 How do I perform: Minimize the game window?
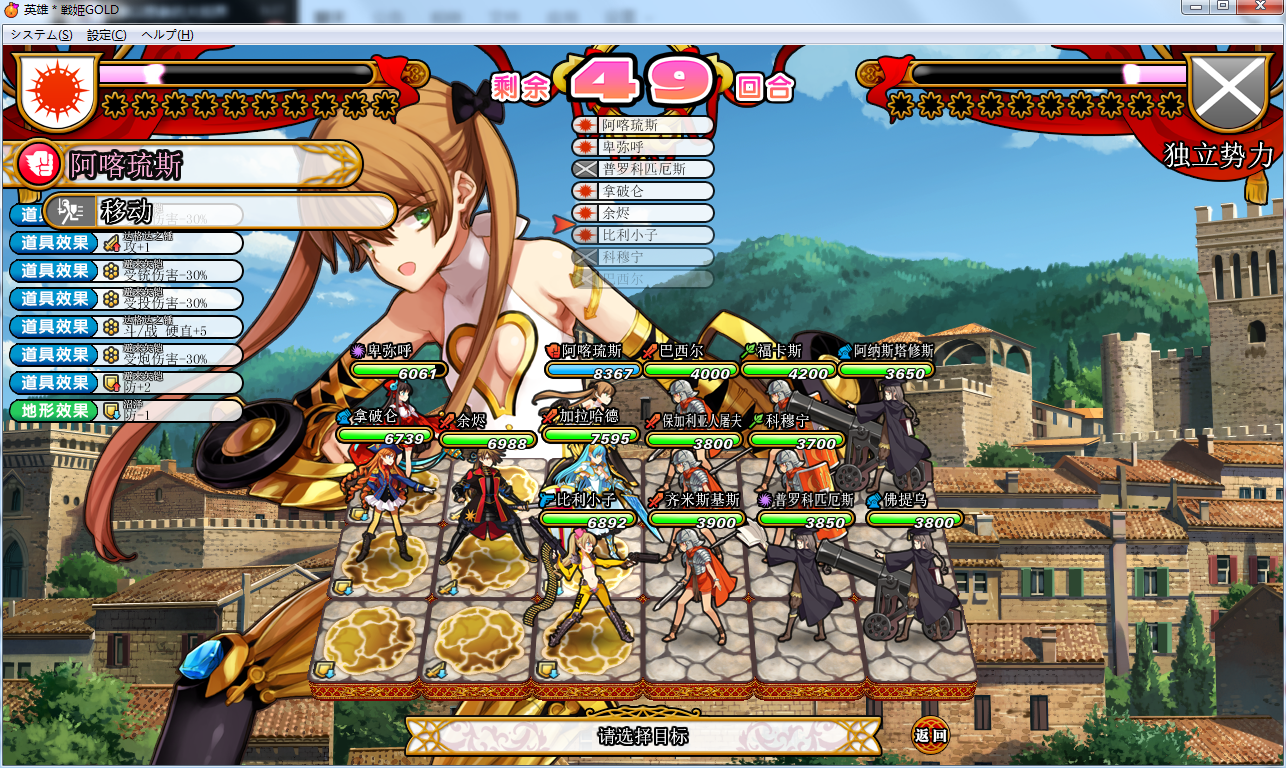coord(1195,7)
